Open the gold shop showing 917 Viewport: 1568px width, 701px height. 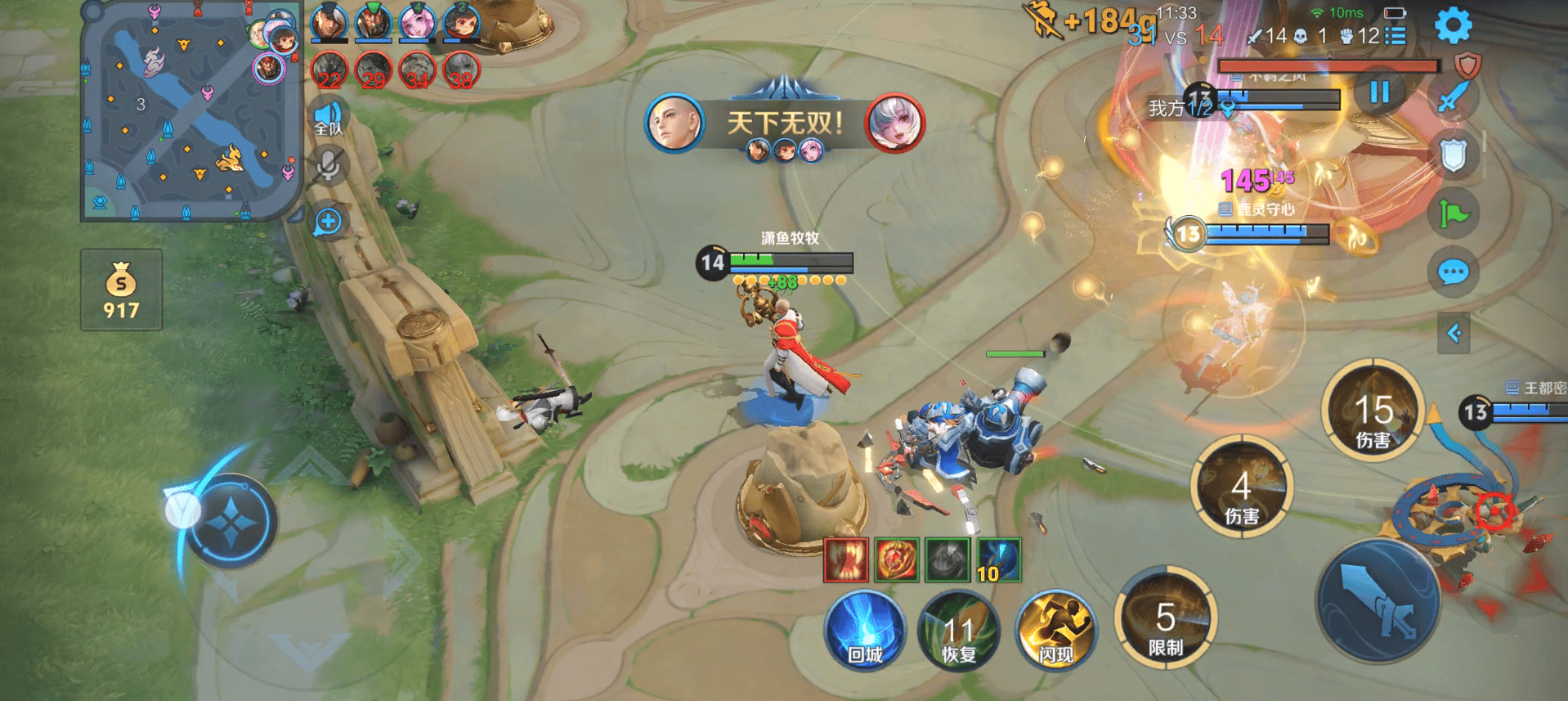pos(121,290)
